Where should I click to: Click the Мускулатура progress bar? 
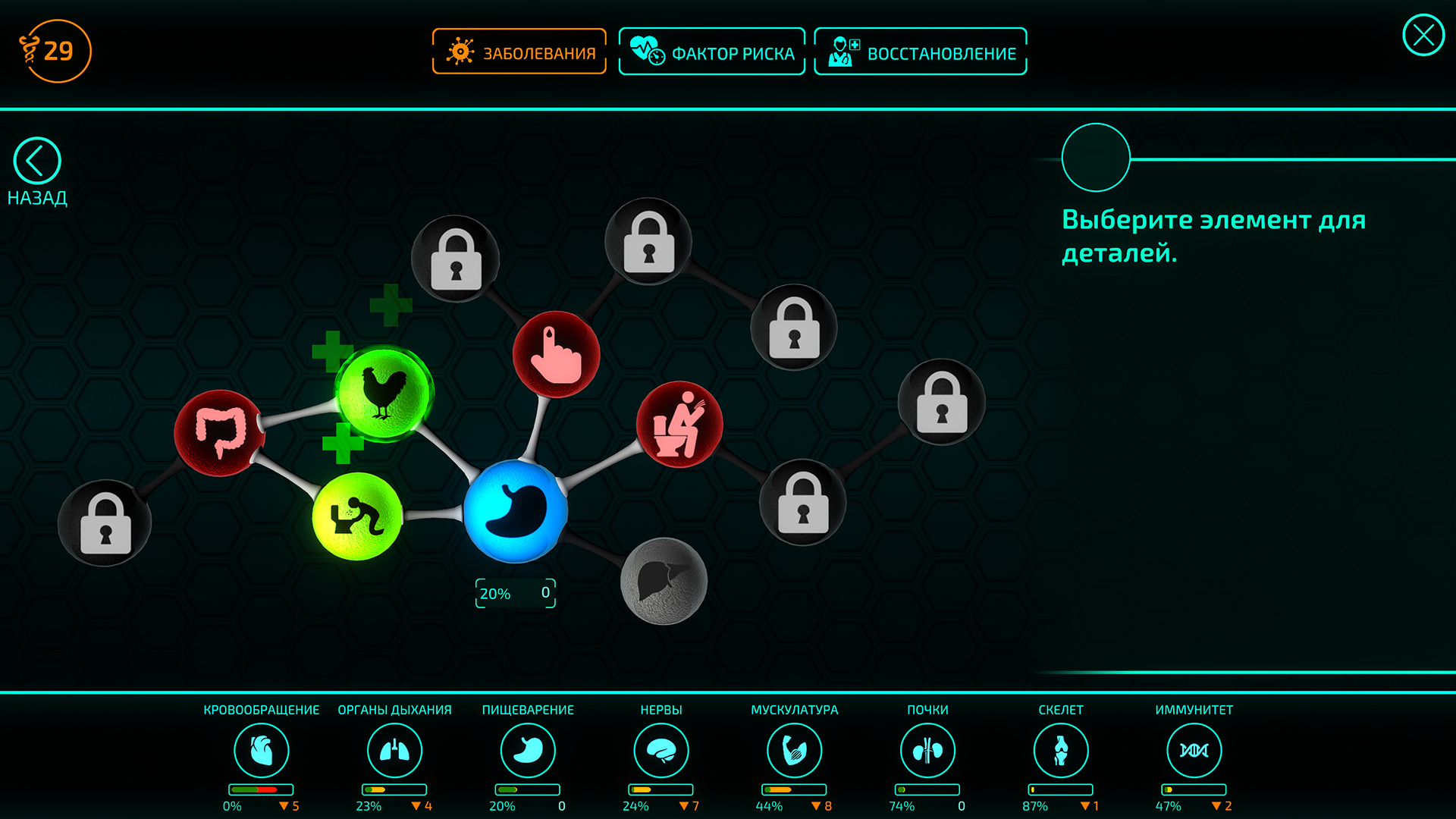pos(793,789)
